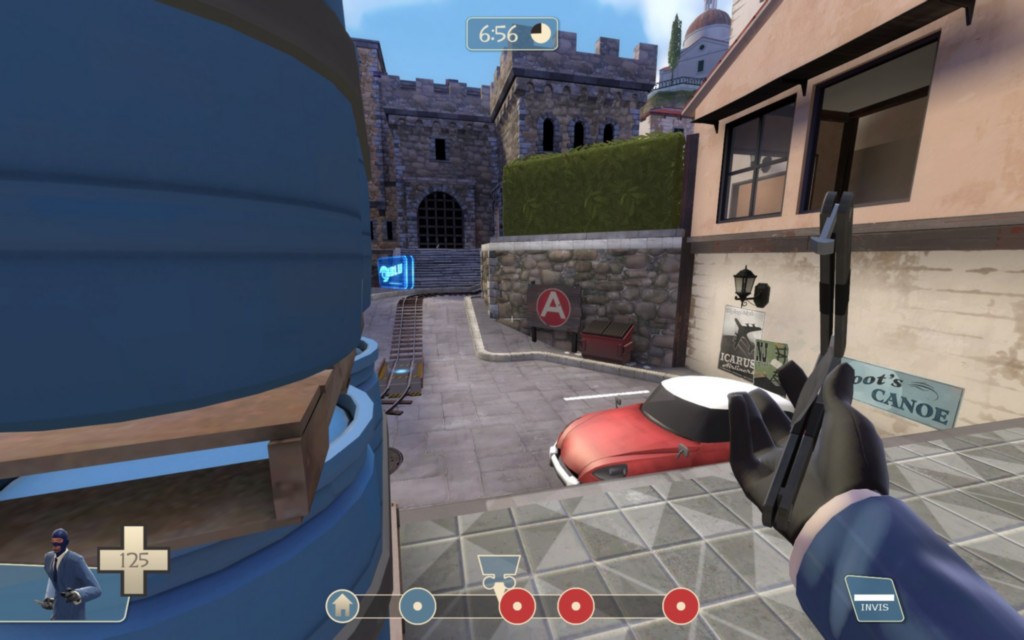
Task: Select the blue captured checkpoint marker
Action: (x=417, y=605)
